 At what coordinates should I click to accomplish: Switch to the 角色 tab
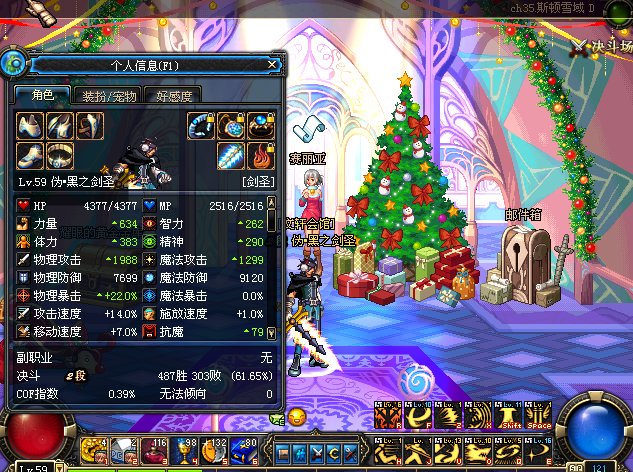pos(41,95)
